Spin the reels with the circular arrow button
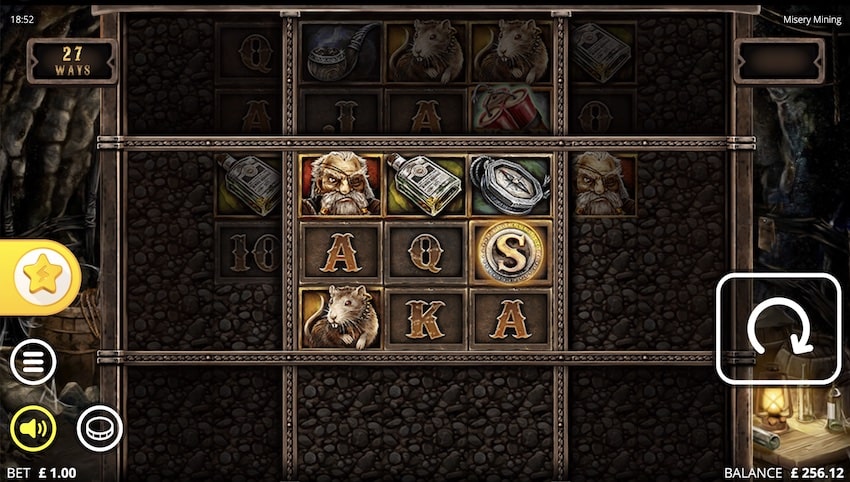 tap(778, 328)
